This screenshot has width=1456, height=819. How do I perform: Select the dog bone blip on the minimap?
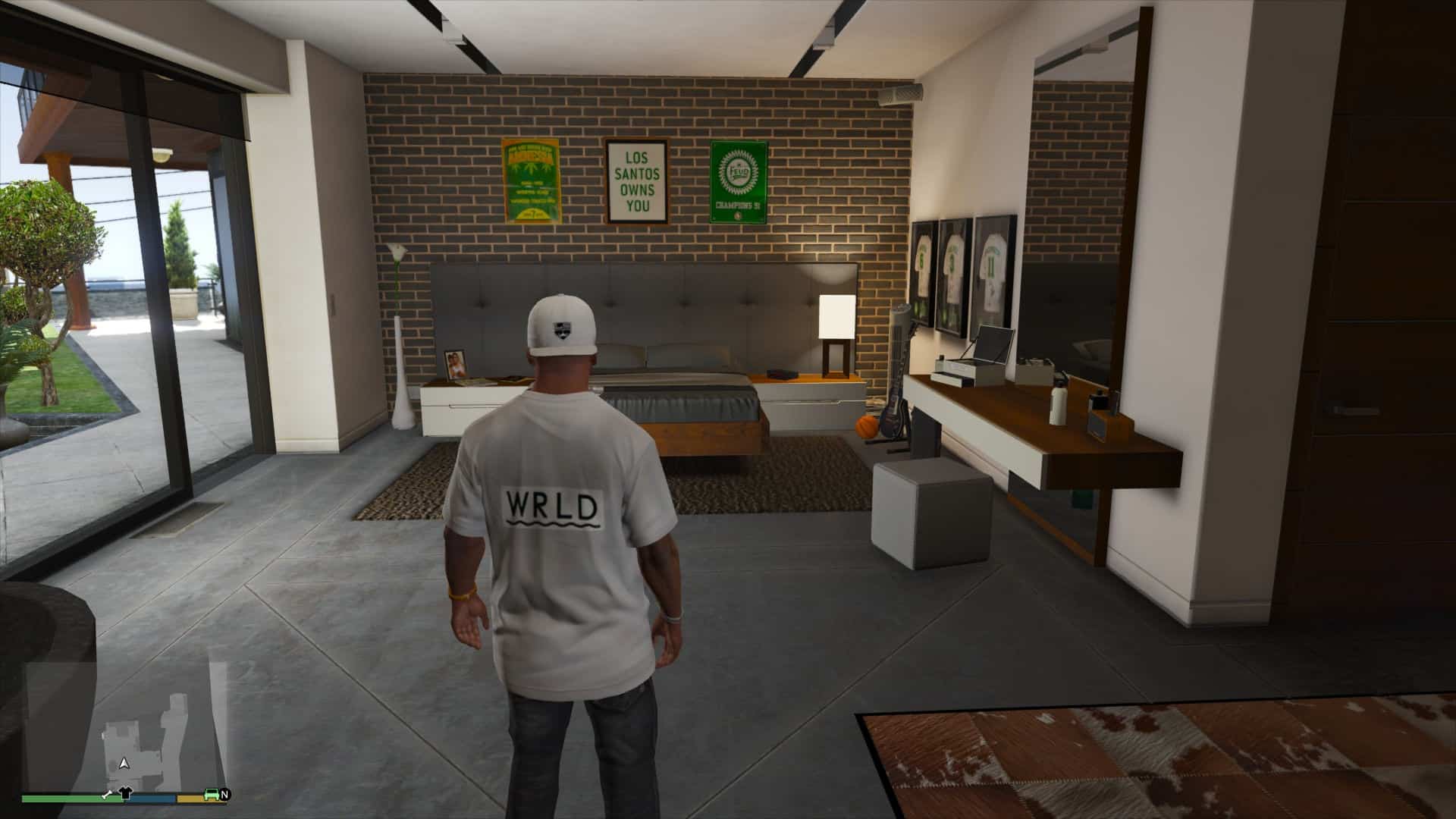point(108,794)
